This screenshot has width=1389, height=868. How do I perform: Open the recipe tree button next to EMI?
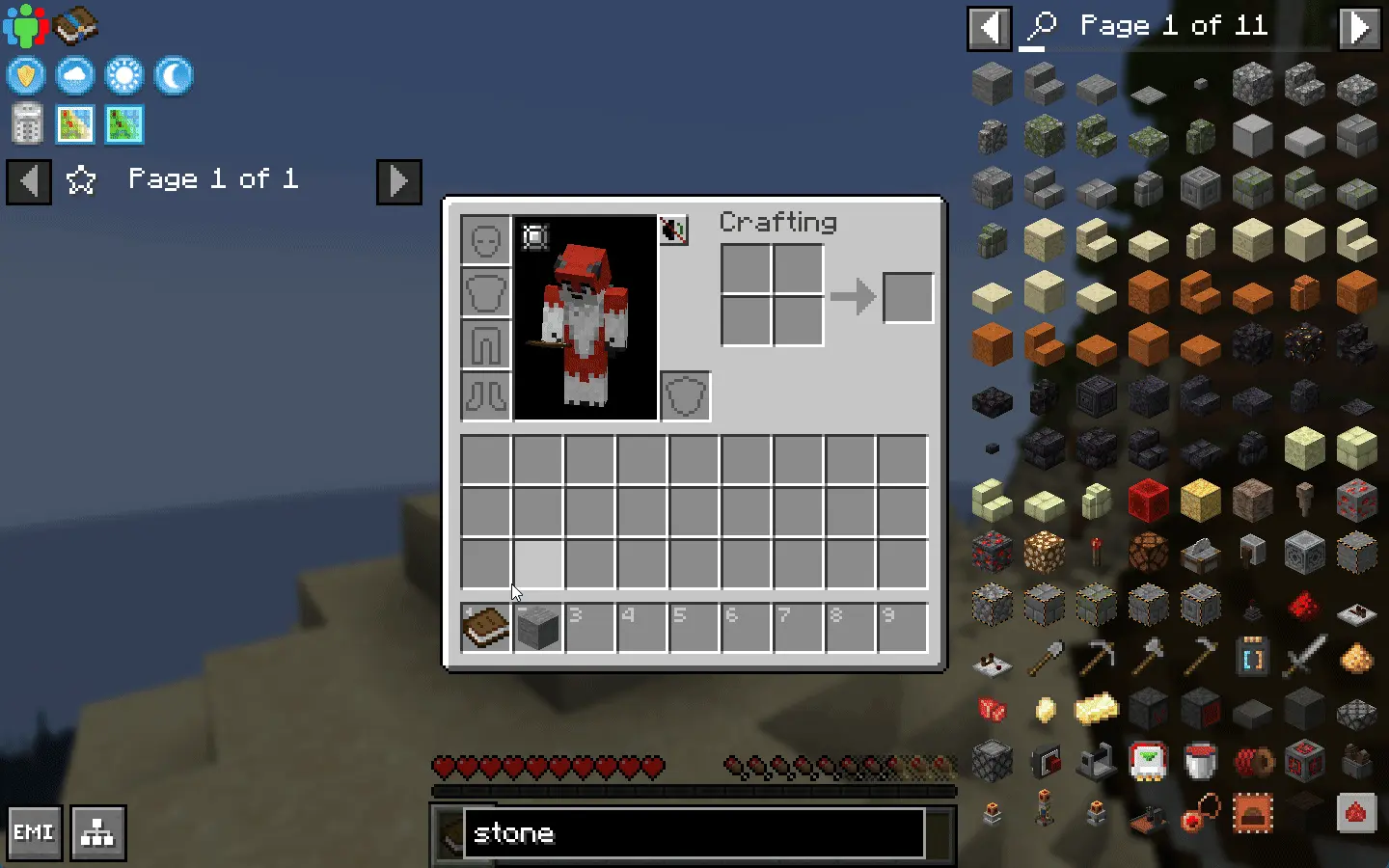pos(96,830)
